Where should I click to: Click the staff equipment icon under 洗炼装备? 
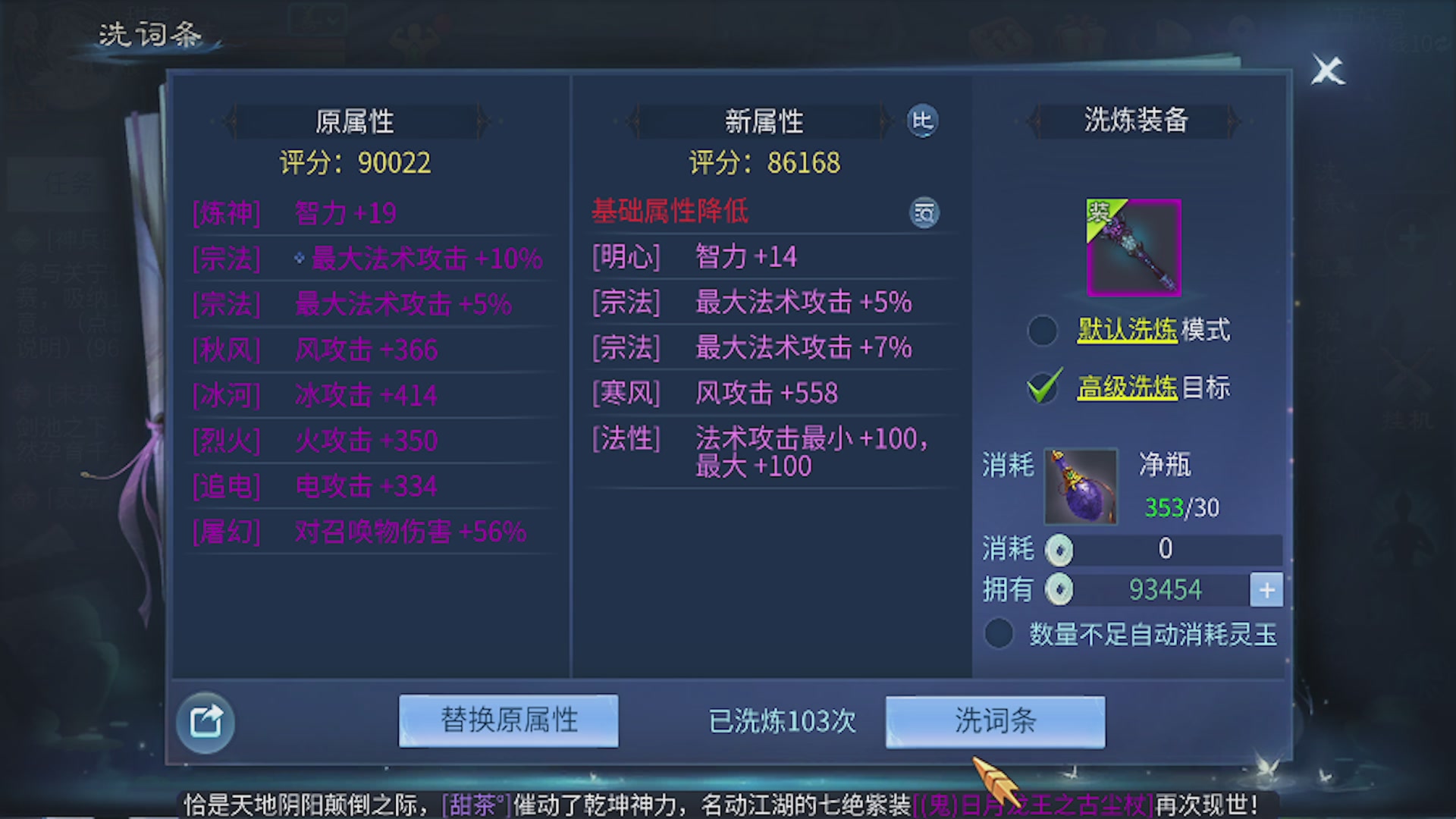[1134, 250]
